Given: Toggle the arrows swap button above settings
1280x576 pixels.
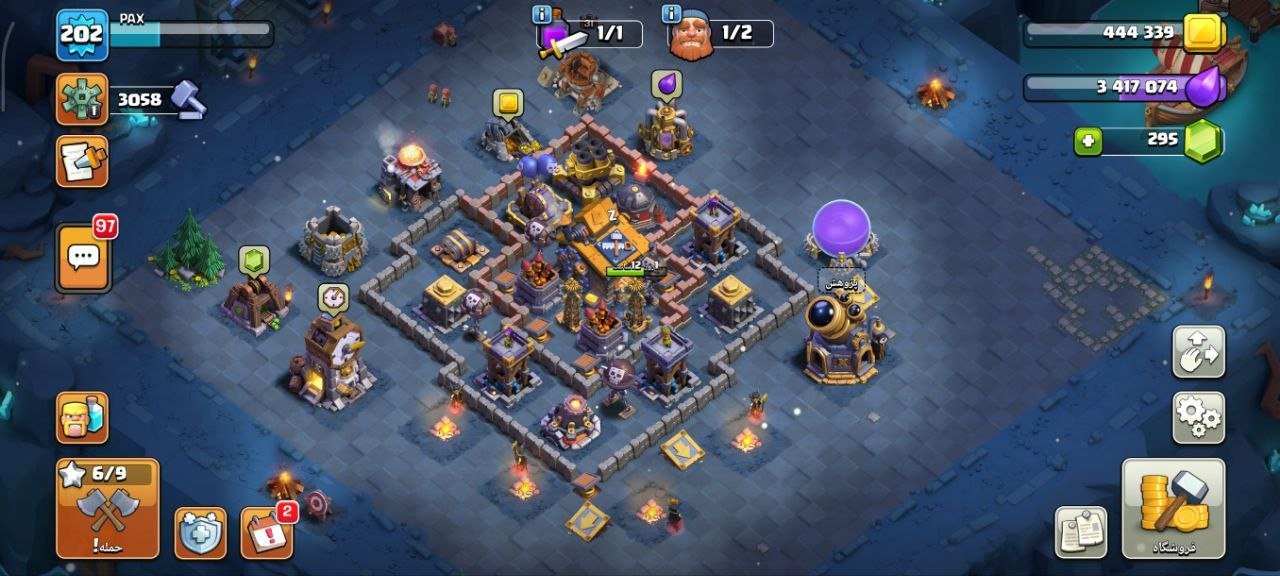Looking at the screenshot, I should [x=1198, y=351].
